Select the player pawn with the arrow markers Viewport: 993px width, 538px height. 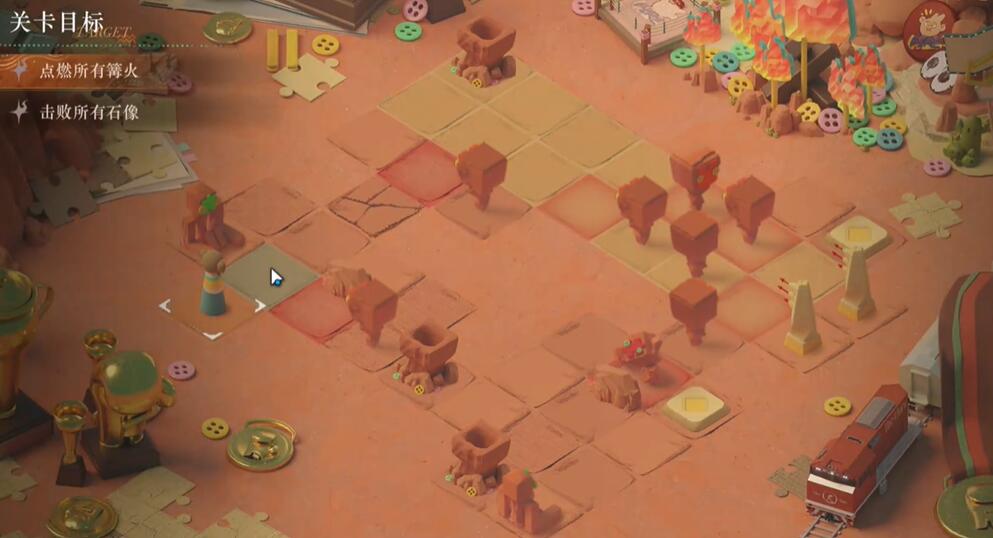coord(212,285)
